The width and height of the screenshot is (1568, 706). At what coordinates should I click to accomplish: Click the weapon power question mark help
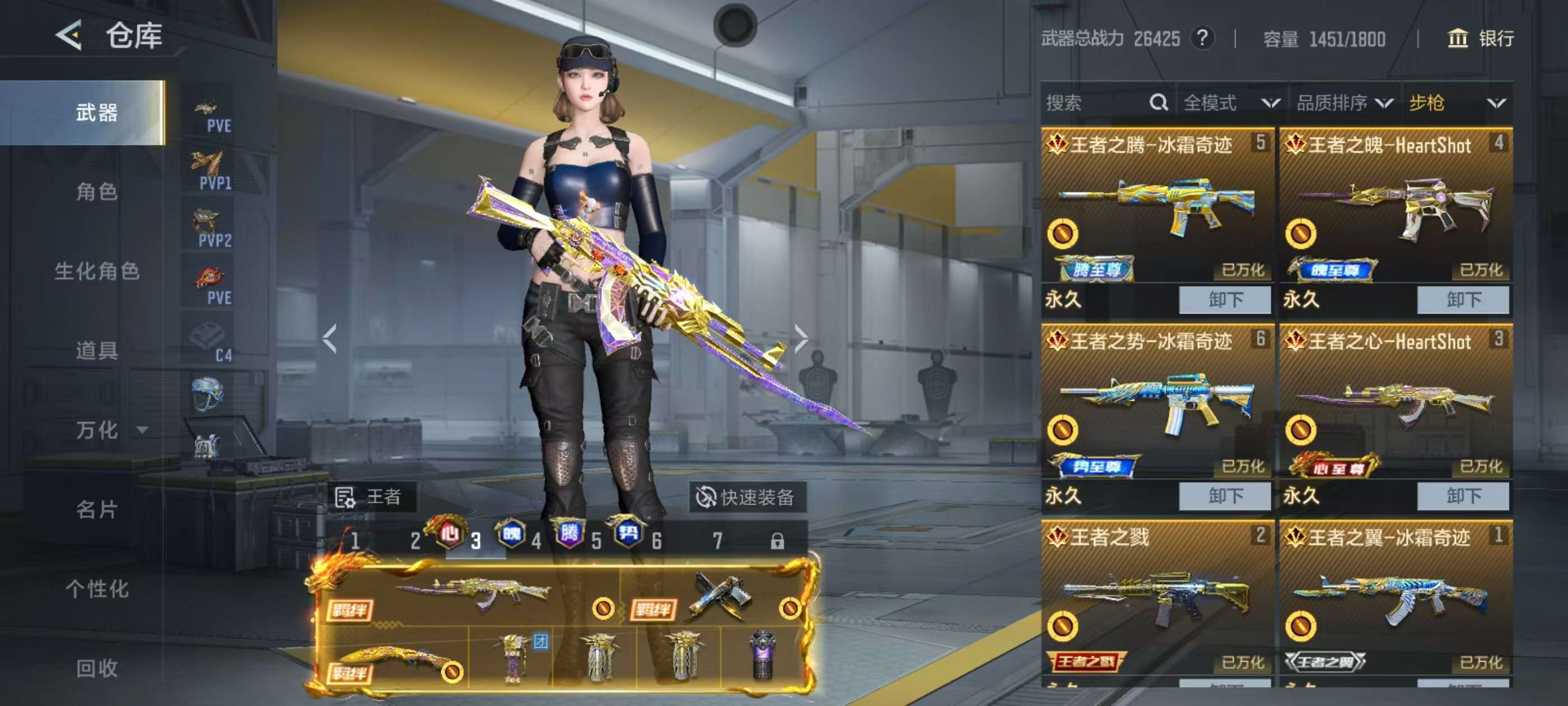coord(1202,39)
